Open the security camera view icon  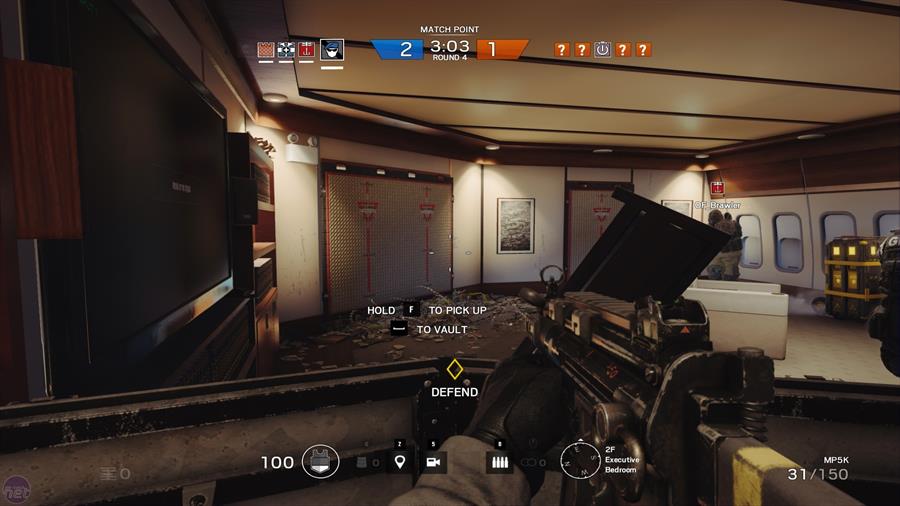434,461
